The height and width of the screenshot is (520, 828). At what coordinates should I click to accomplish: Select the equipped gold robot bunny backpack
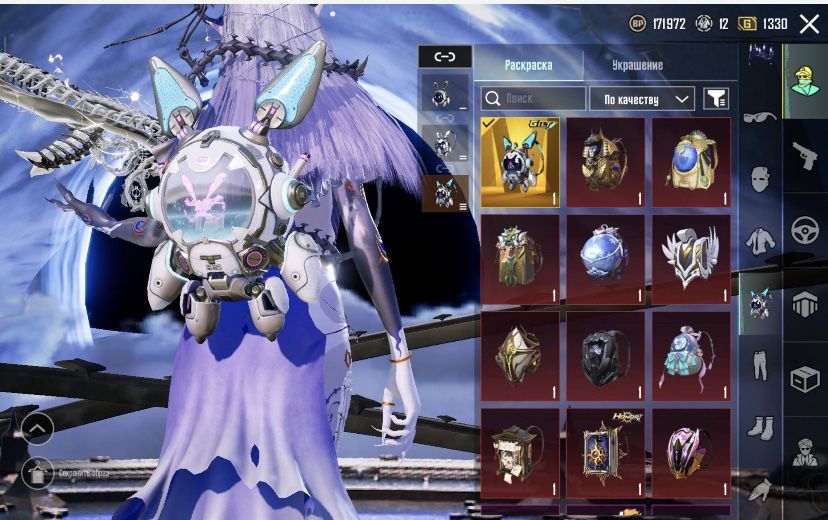point(520,162)
